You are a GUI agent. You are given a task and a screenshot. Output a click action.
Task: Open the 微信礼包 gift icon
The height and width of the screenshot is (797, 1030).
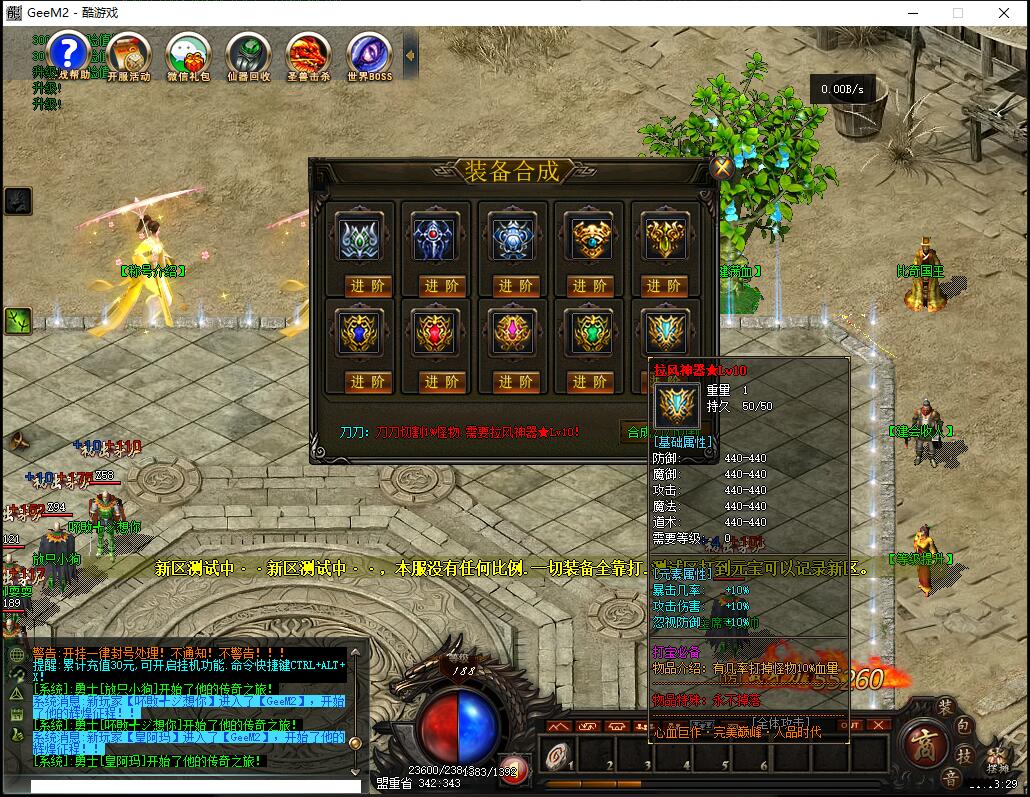pyautogui.click(x=188, y=52)
